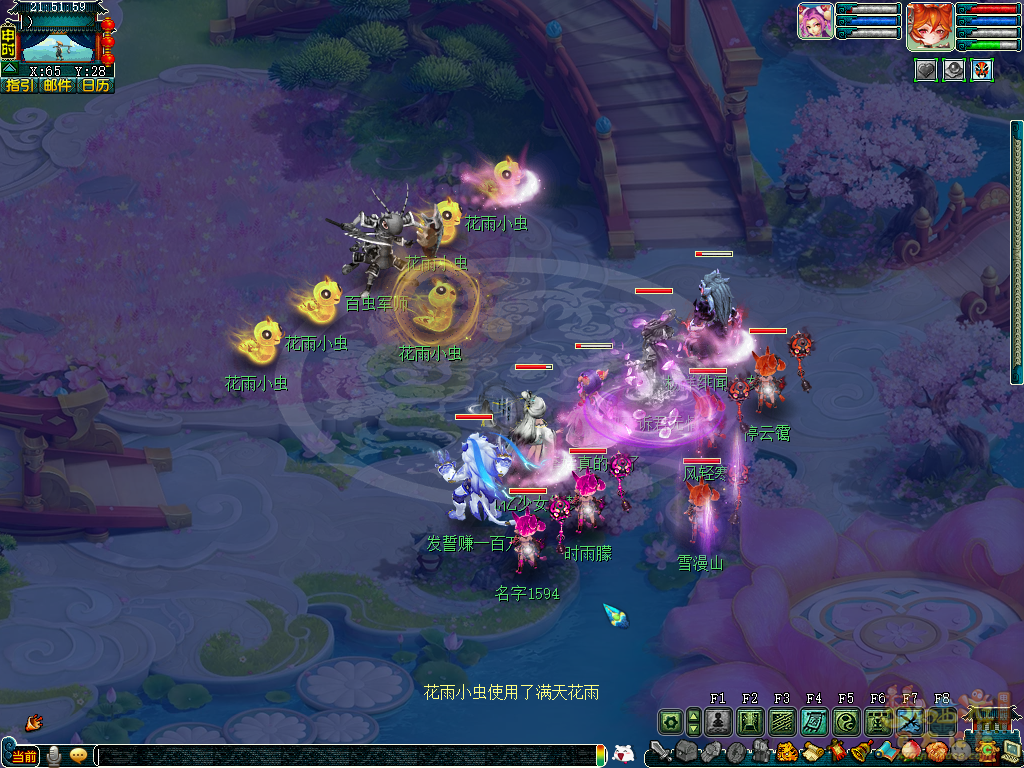Click the chat input field
This screenshot has width=1024, height=768.
[x=350, y=756]
